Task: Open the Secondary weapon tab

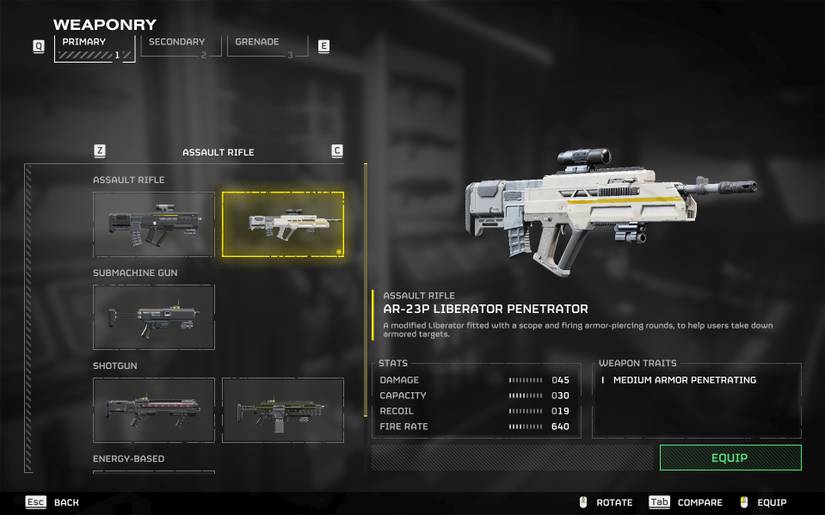Action: pyautogui.click(x=180, y=46)
